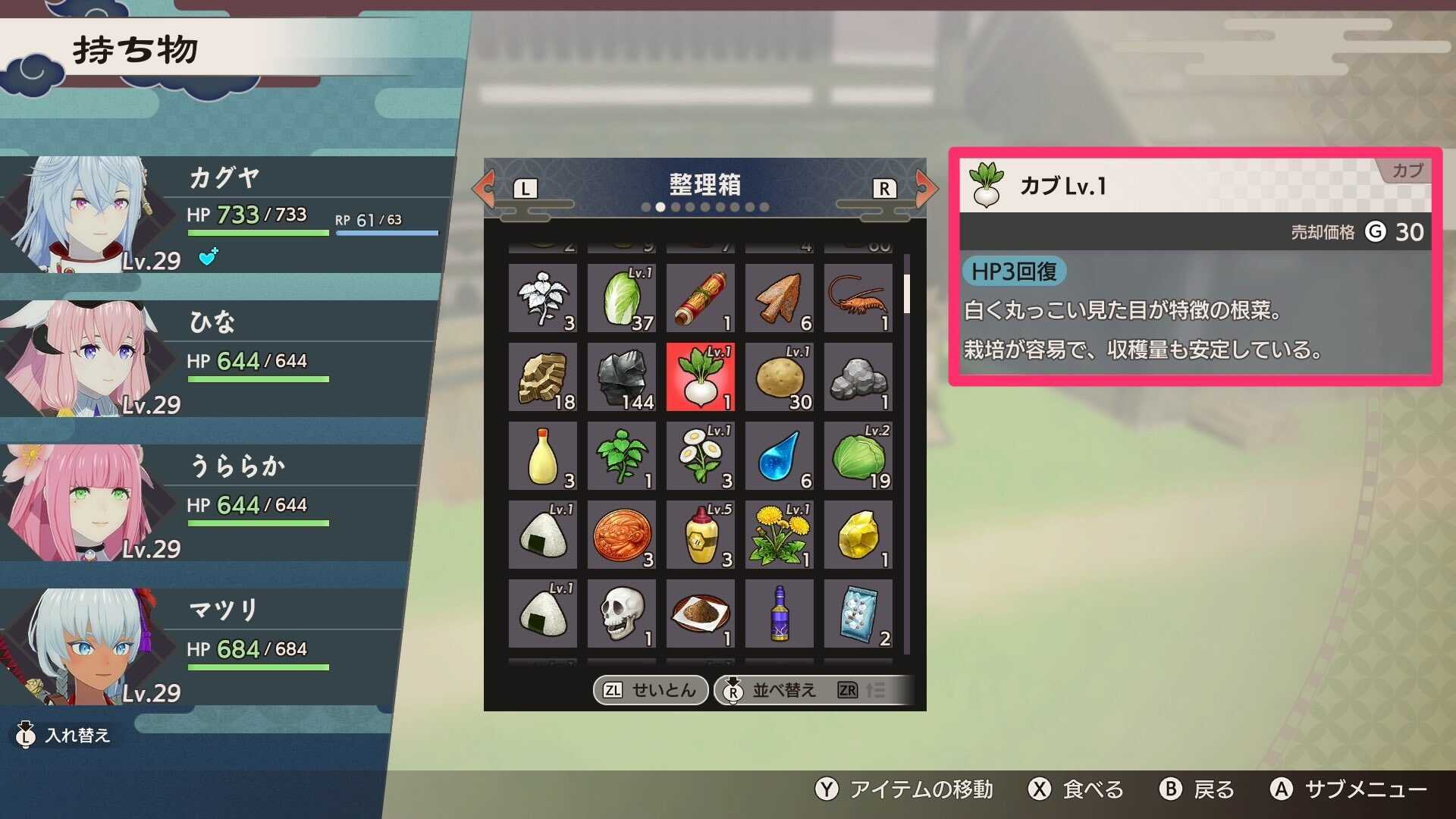Select the Lv.1 cabbage with 37 count

(620, 299)
